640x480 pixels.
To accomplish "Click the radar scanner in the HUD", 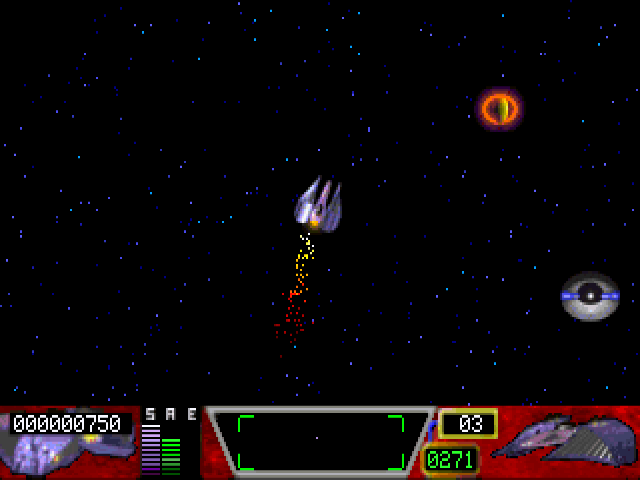I will tap(320, 441).
